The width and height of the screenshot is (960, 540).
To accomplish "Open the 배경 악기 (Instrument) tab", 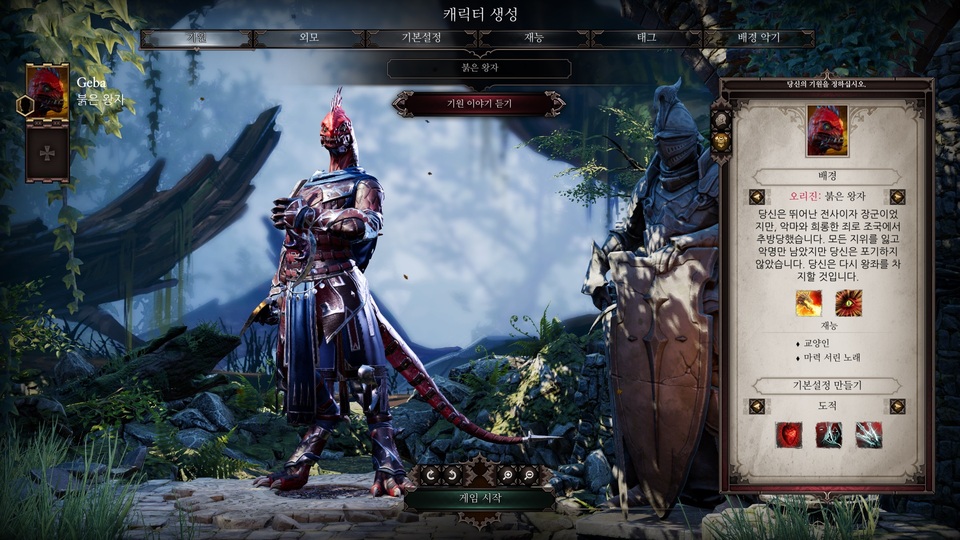I will [758, 39].
